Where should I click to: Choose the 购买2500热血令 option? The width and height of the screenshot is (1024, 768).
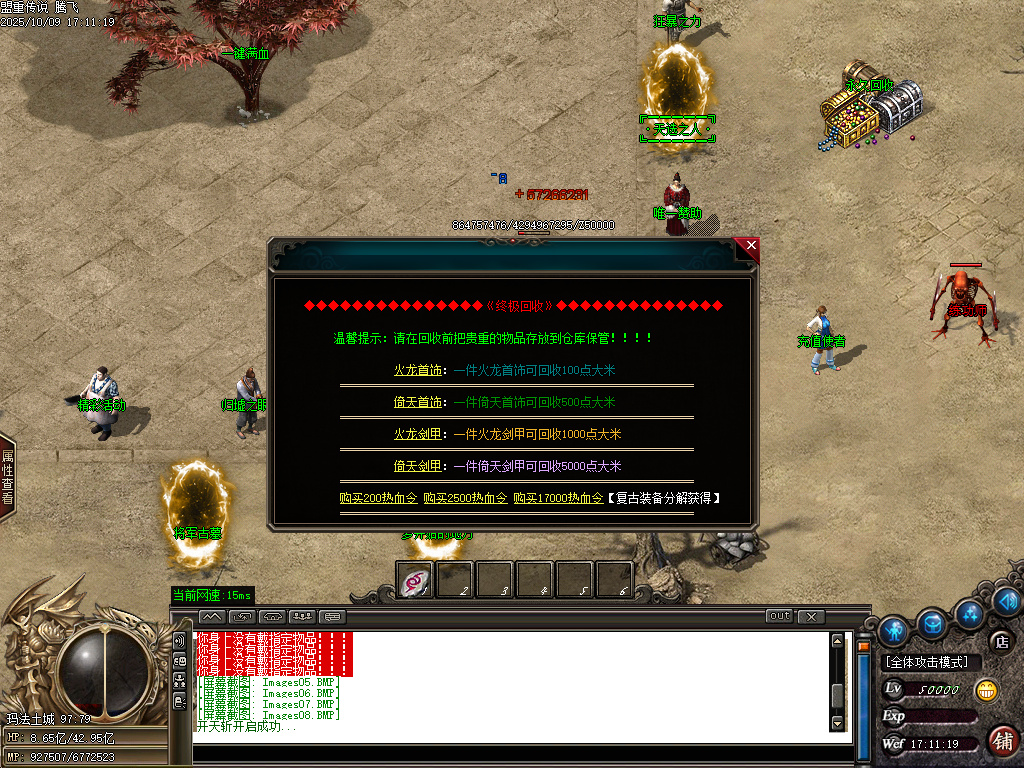464,498
